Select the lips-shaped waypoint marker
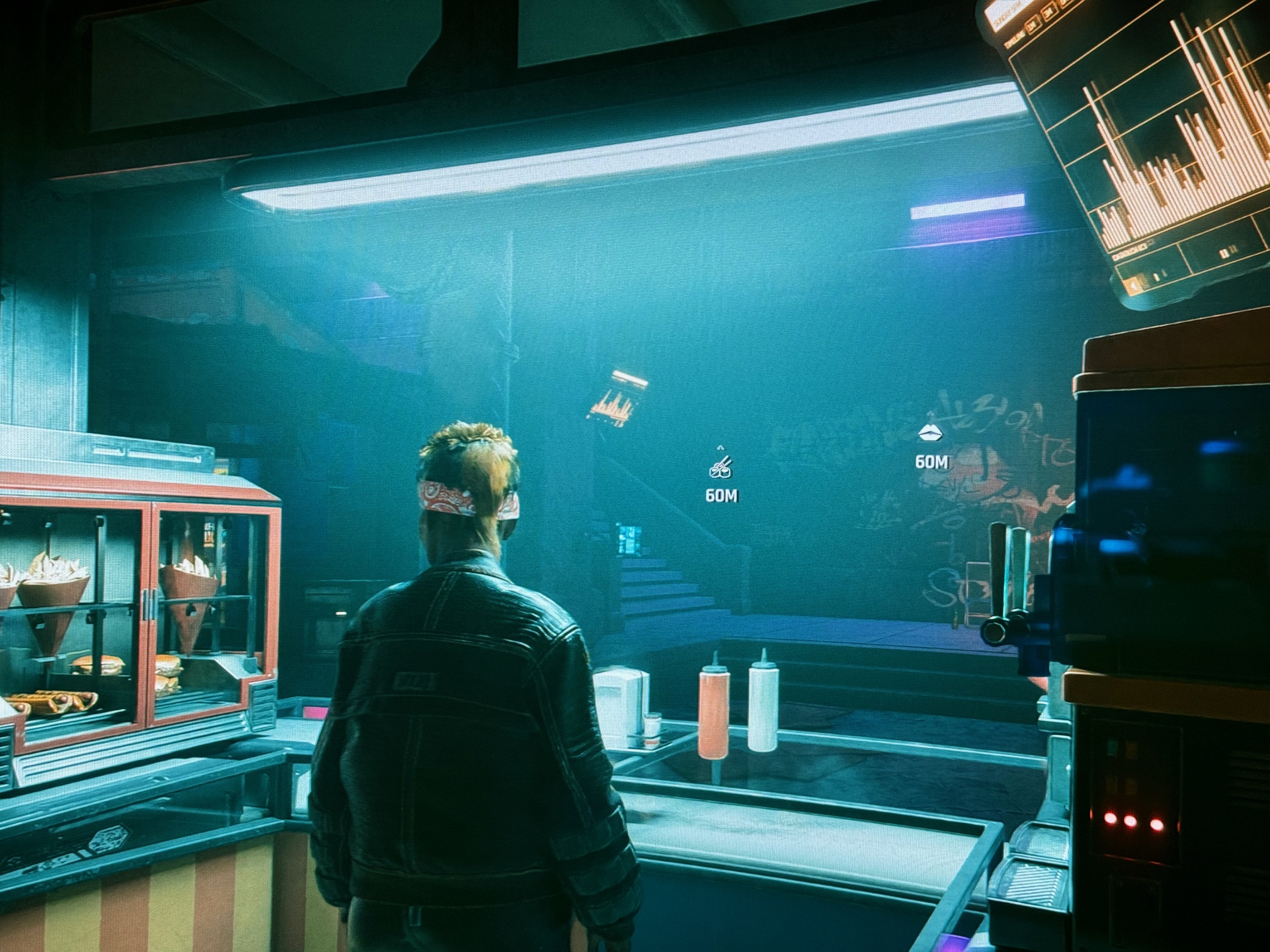 (931, 433)
